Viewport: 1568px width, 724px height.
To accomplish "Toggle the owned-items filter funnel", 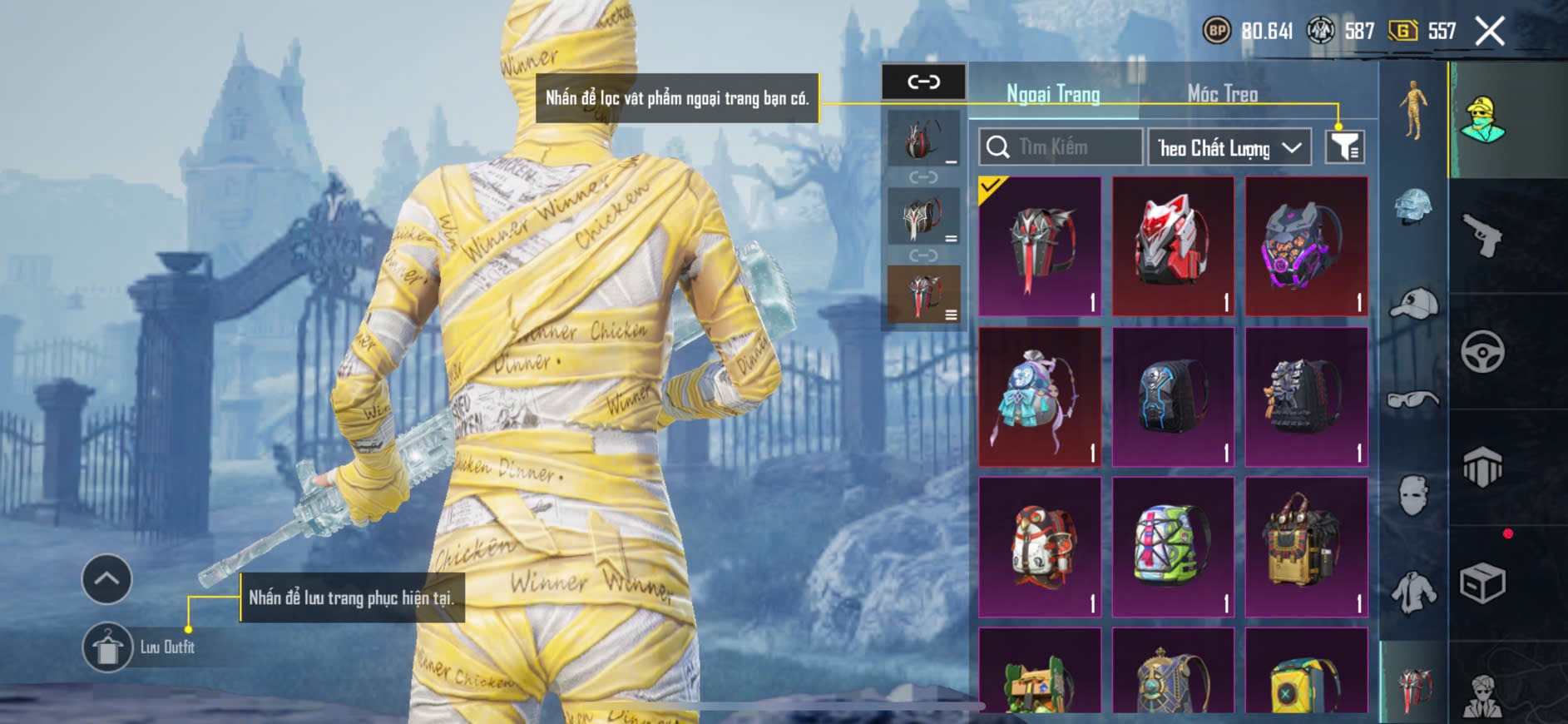I will coord(1344,147).
